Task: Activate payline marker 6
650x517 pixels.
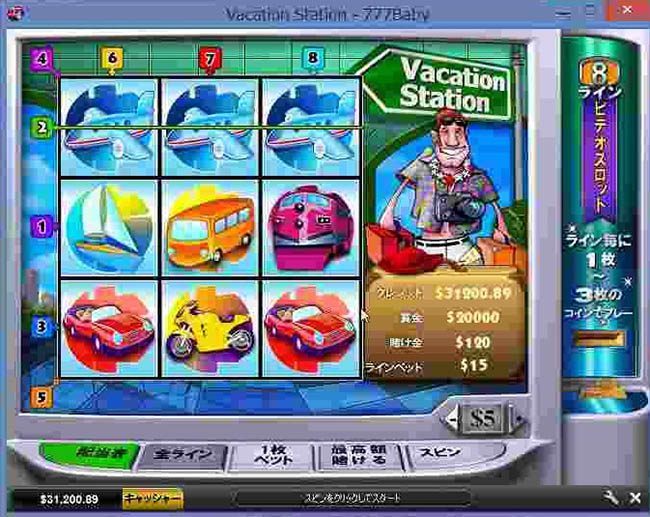Action: [x=112, y=58]
